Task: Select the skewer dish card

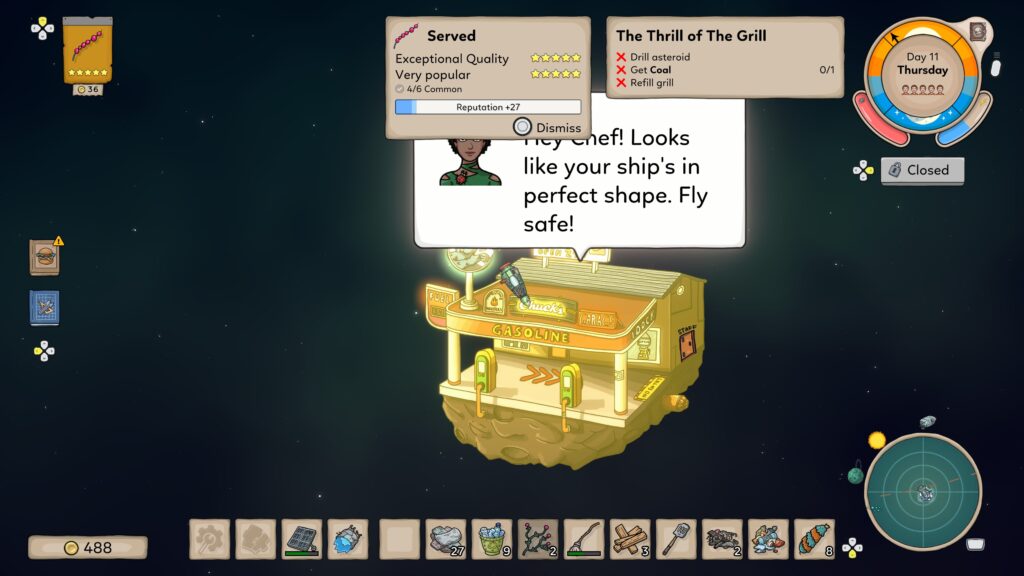Action: [87, 50]
